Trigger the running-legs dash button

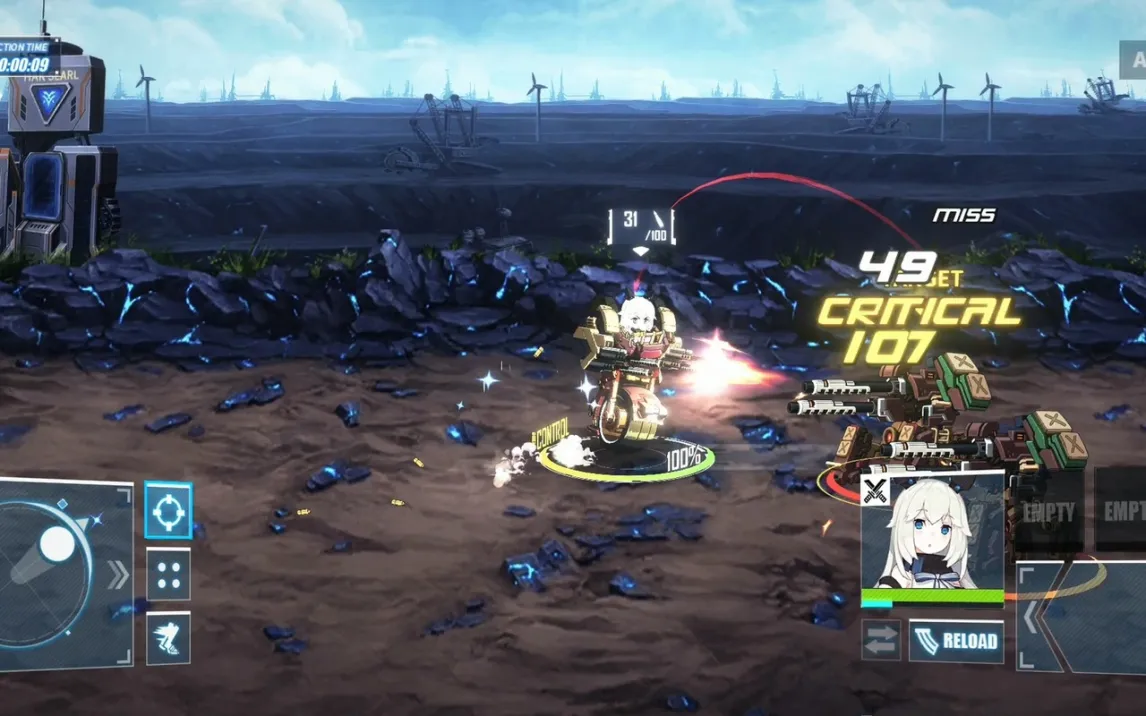[168, 638]
